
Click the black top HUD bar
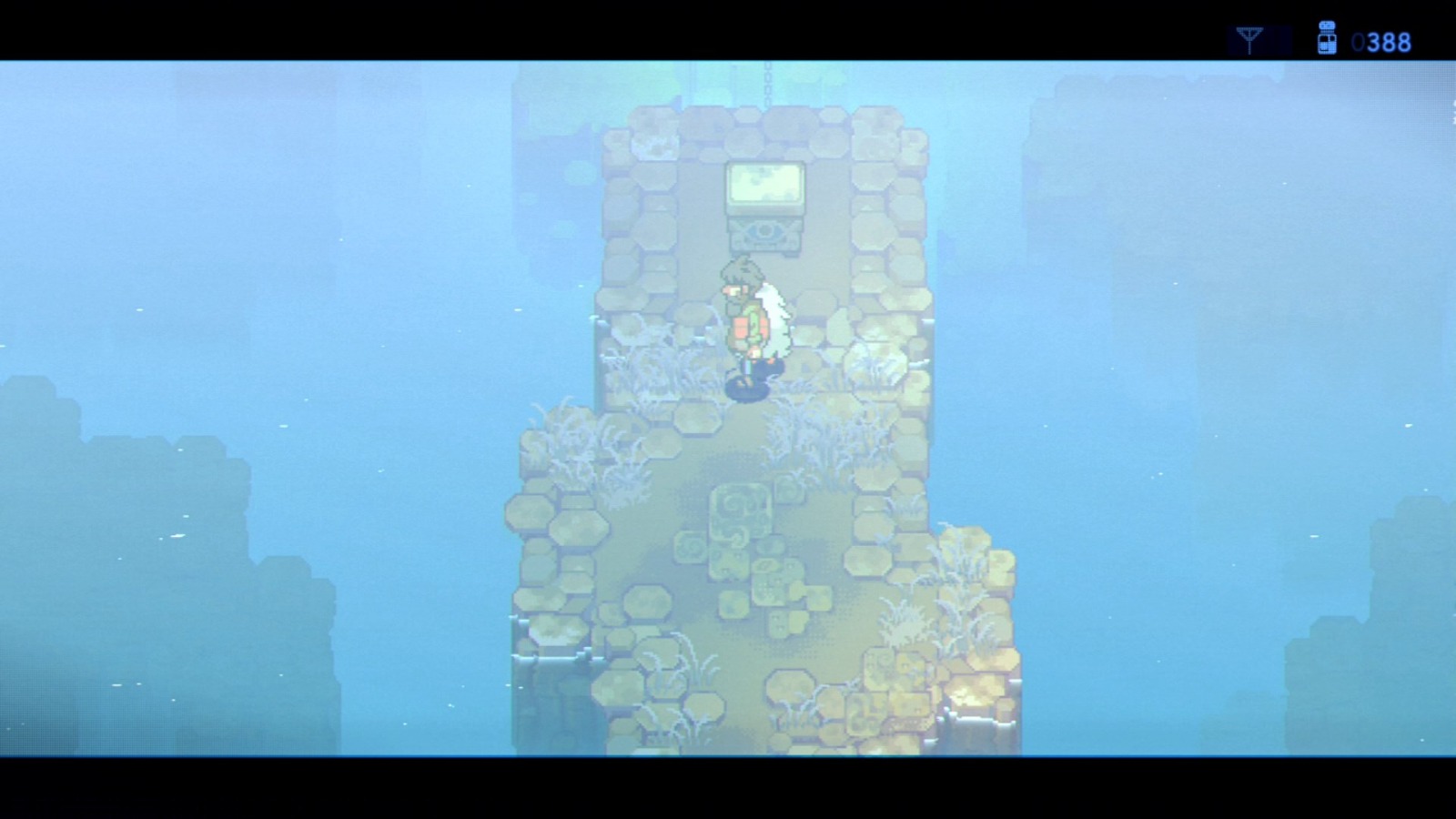click(x=637, y=23)
